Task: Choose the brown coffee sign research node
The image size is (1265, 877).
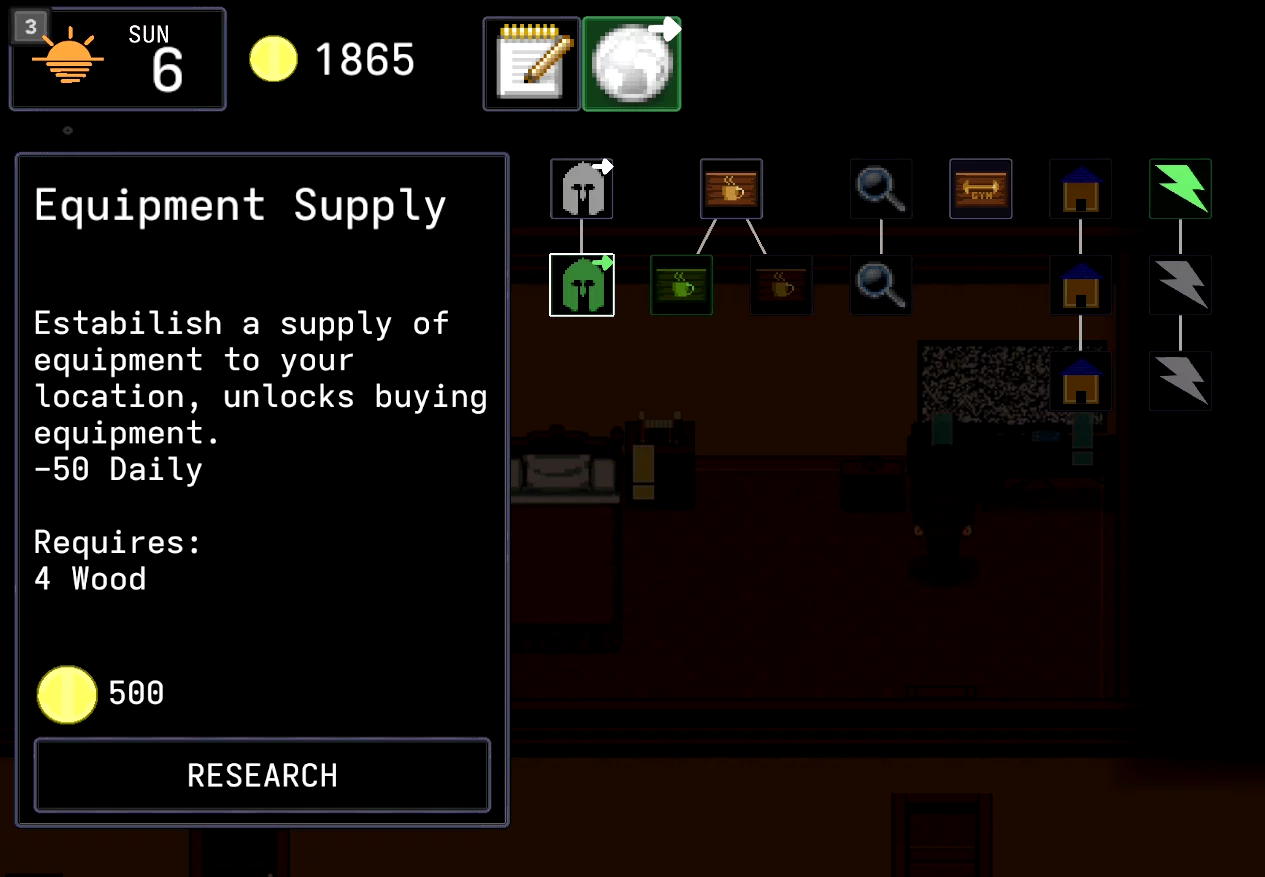Action: coord(731,189)
